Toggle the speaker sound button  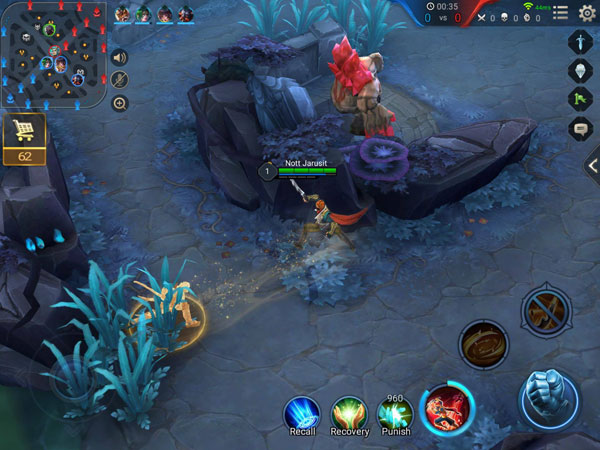coord(120,57)
